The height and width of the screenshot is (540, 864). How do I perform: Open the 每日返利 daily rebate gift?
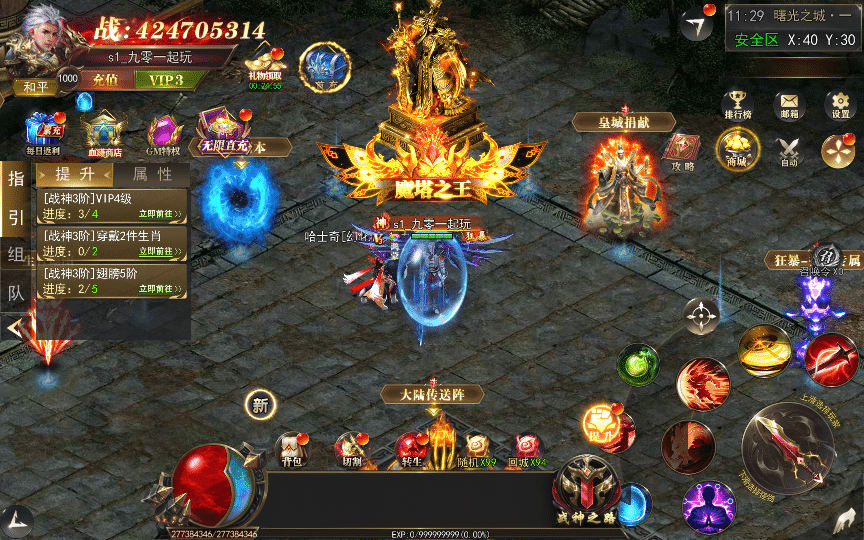coord(42,131)
